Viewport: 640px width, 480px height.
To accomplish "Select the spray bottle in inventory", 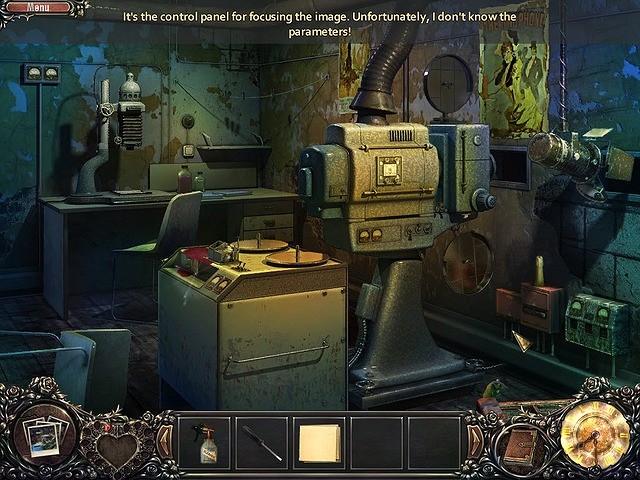I will tap(206, 442).
